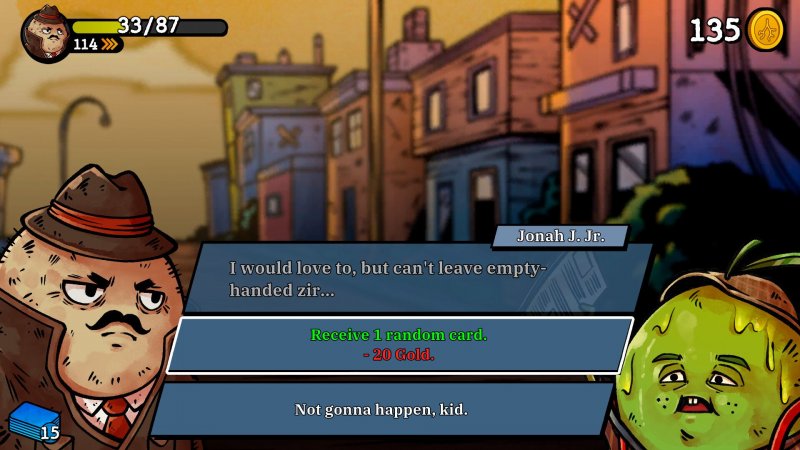Select the 'Not gonna happen, kid.' reply
The width and height of the screenshot is (800, 450).
tap(381, 409)
